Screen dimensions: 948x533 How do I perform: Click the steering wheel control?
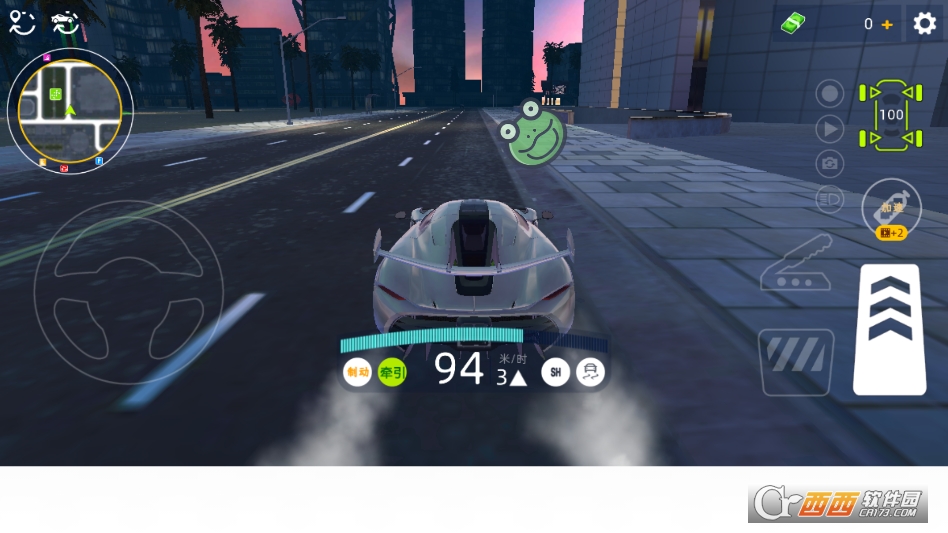tap(128, 279)
